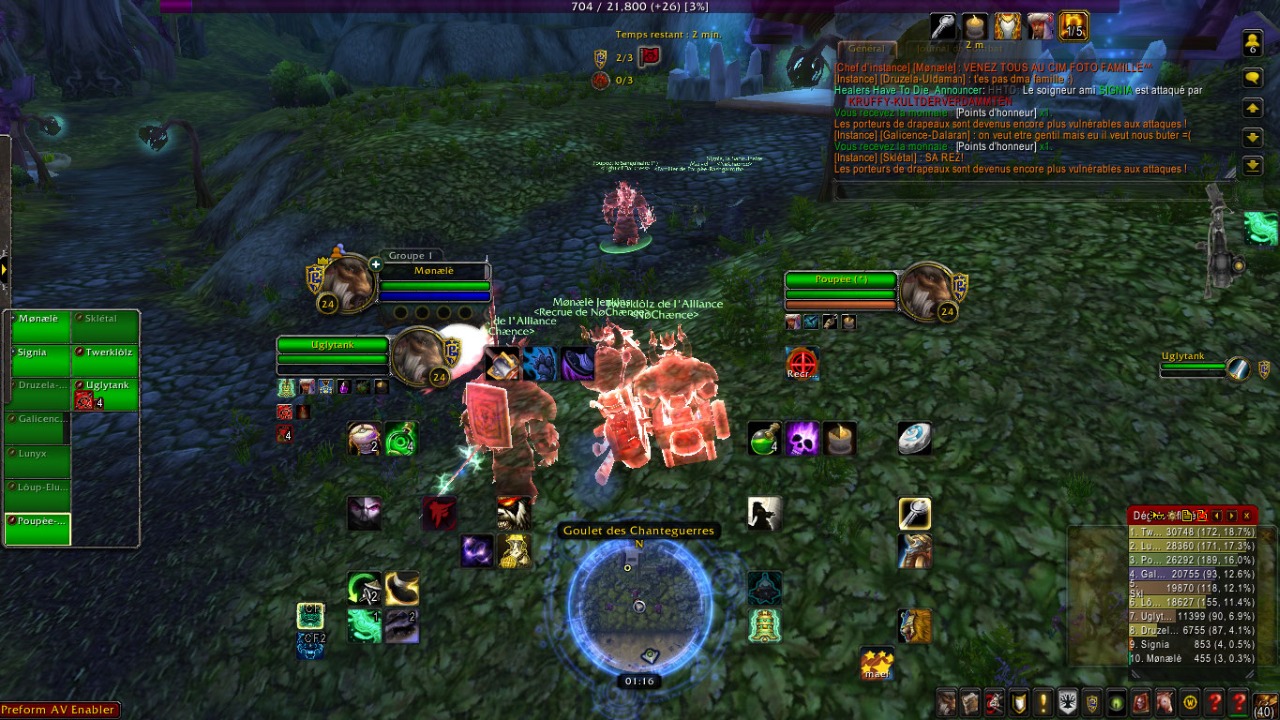The height and width of the screenshot is (720, 1280).
Task: Open the white tree crest micro button
Action: click(1068, 702)
